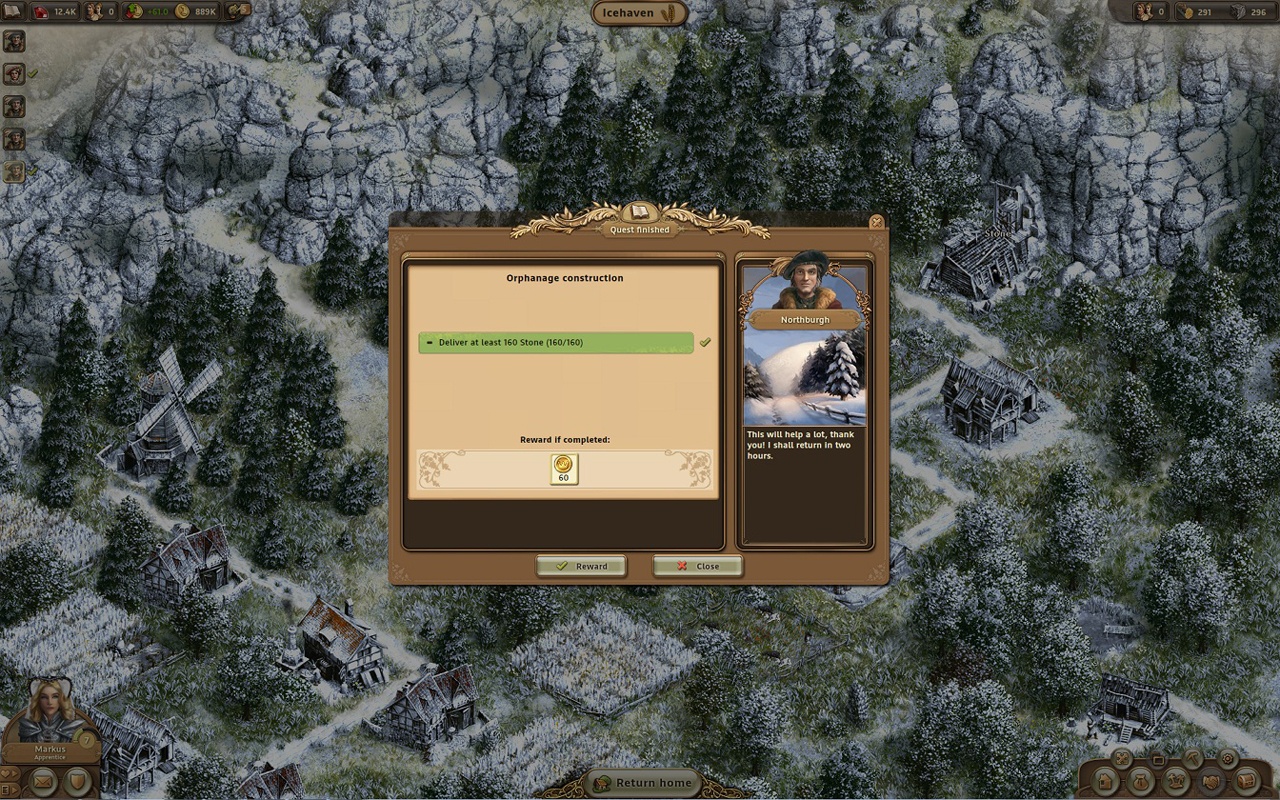Open the shield button near portrait
The image size is (1280, 800).
77,780
